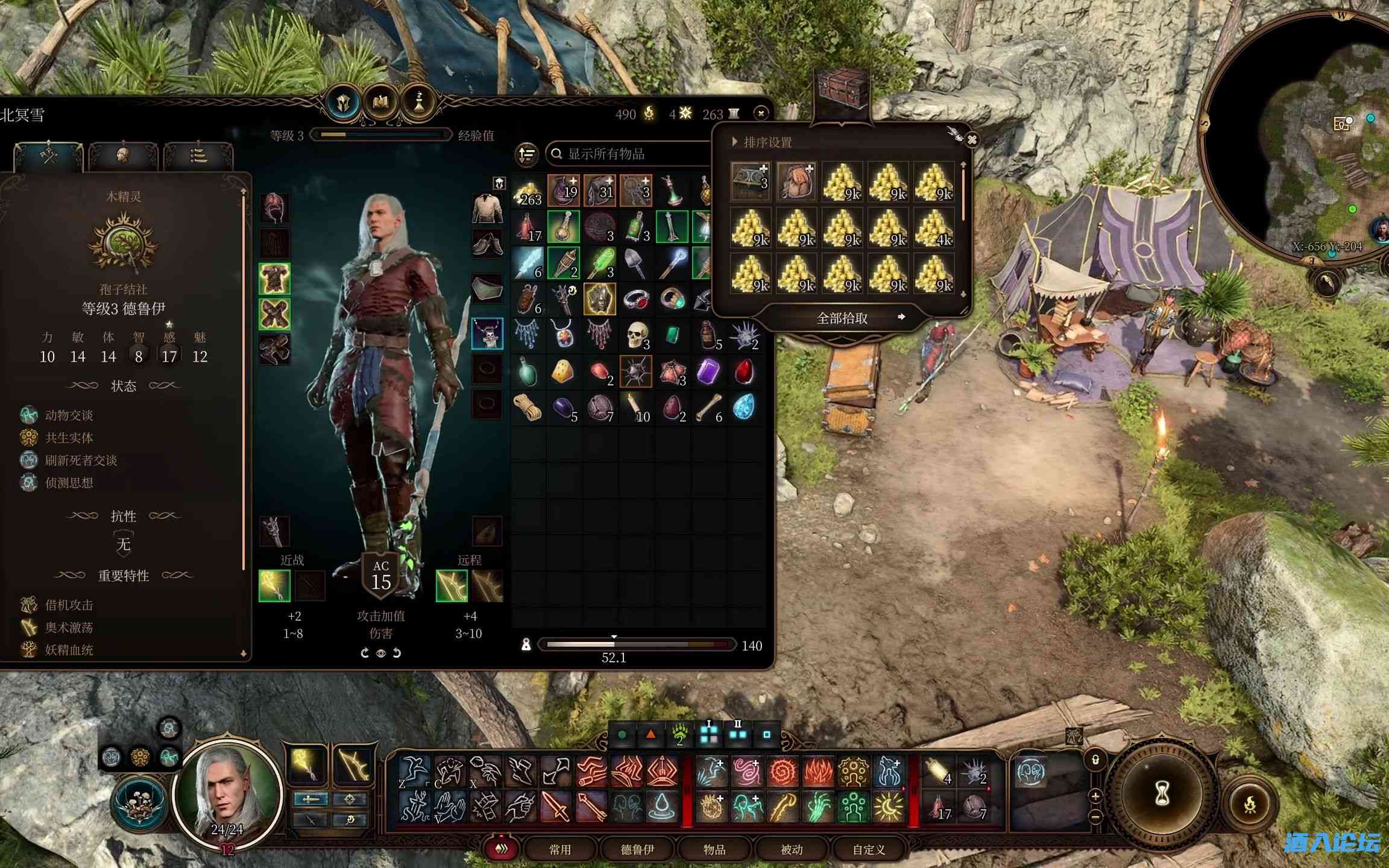Select the backpack item in loot window
This screenshot has width=1389, height=868.
(x=796, y=181)
